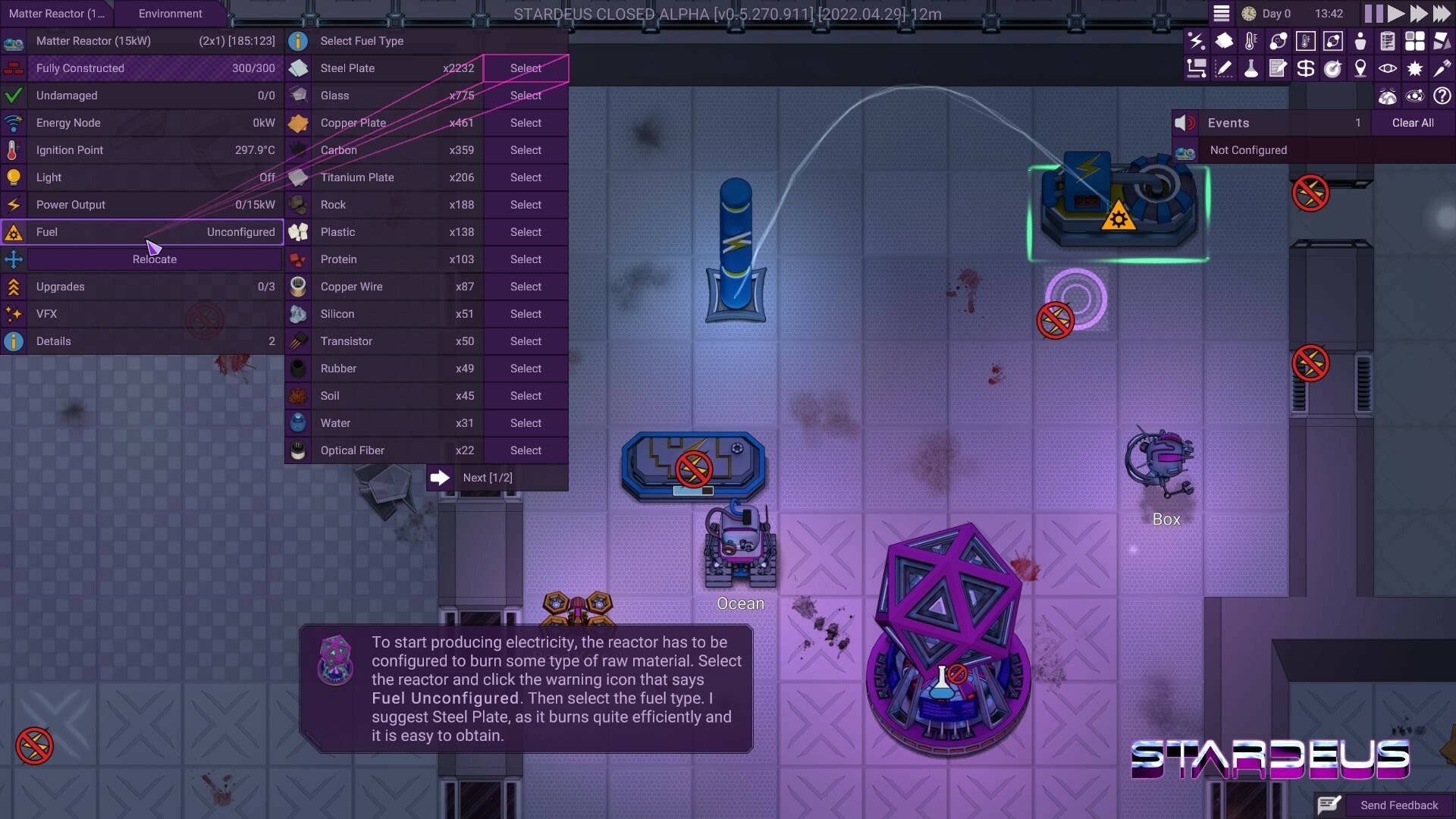This screenshot has width=1456, height=819.
Task: Click the map pin location icon
Action: (x=1360, y=68)
